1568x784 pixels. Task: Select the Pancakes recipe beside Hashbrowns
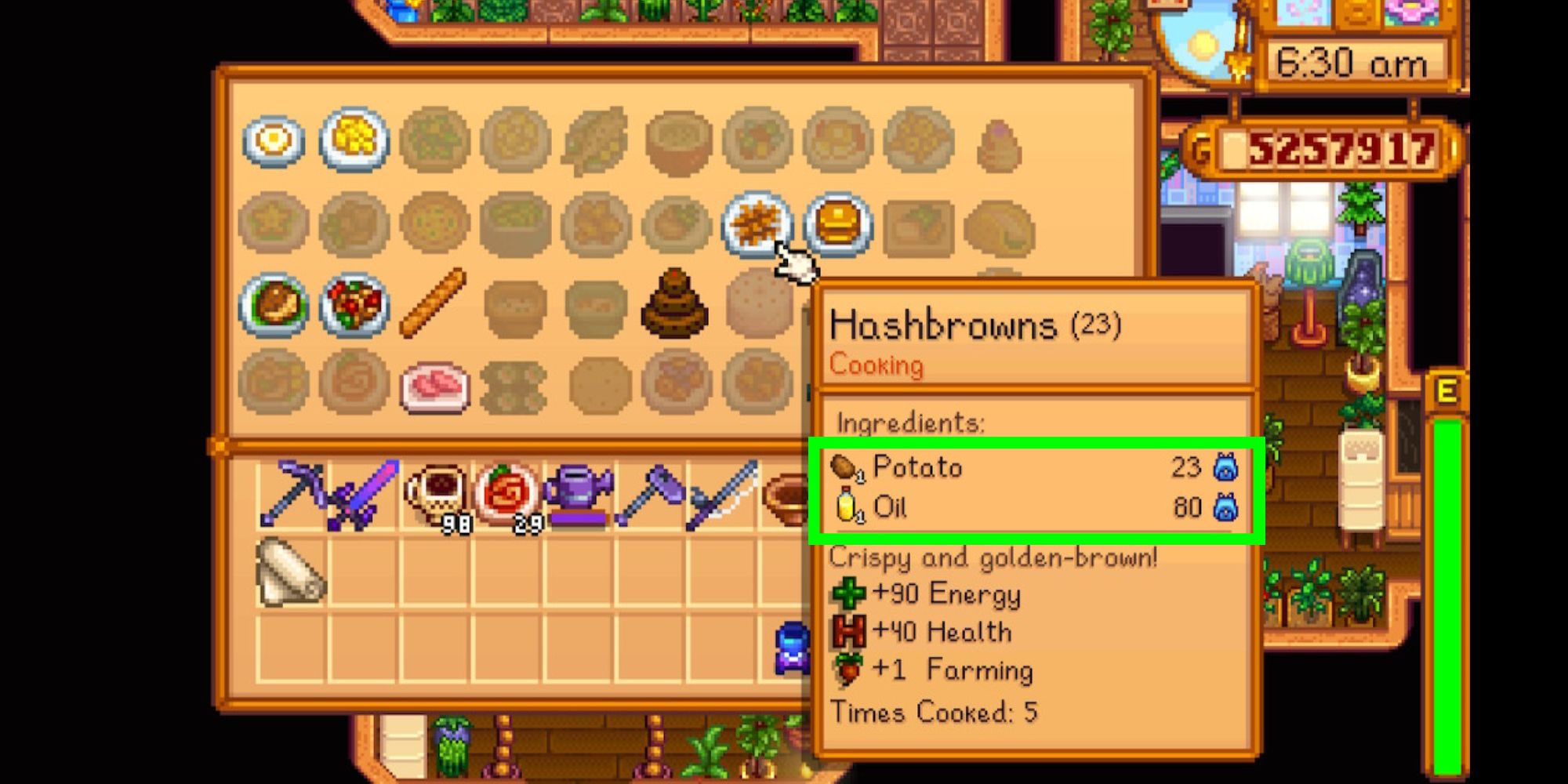point(834,226)
